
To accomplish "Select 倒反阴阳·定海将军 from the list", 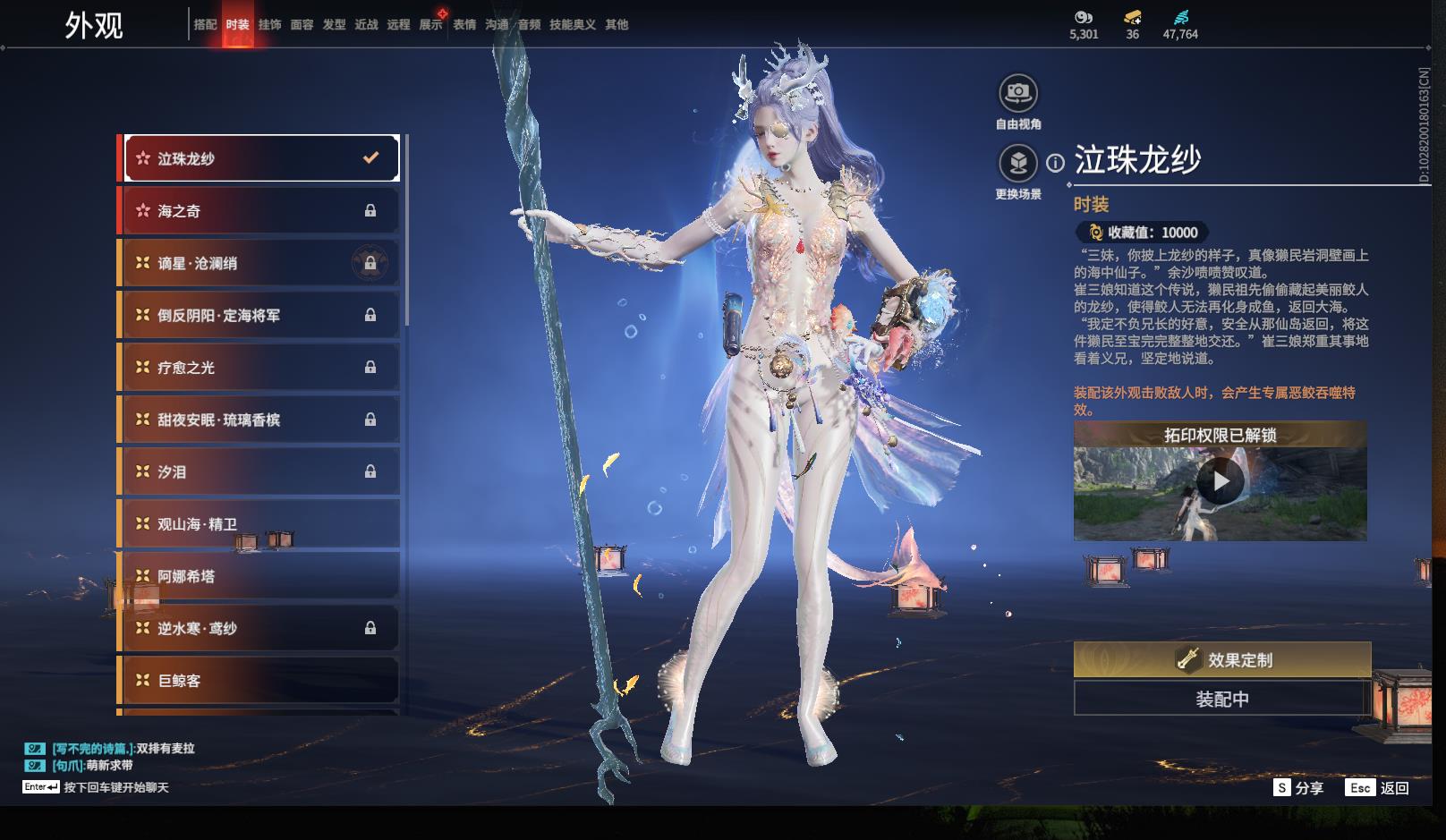I will point(259,315).
